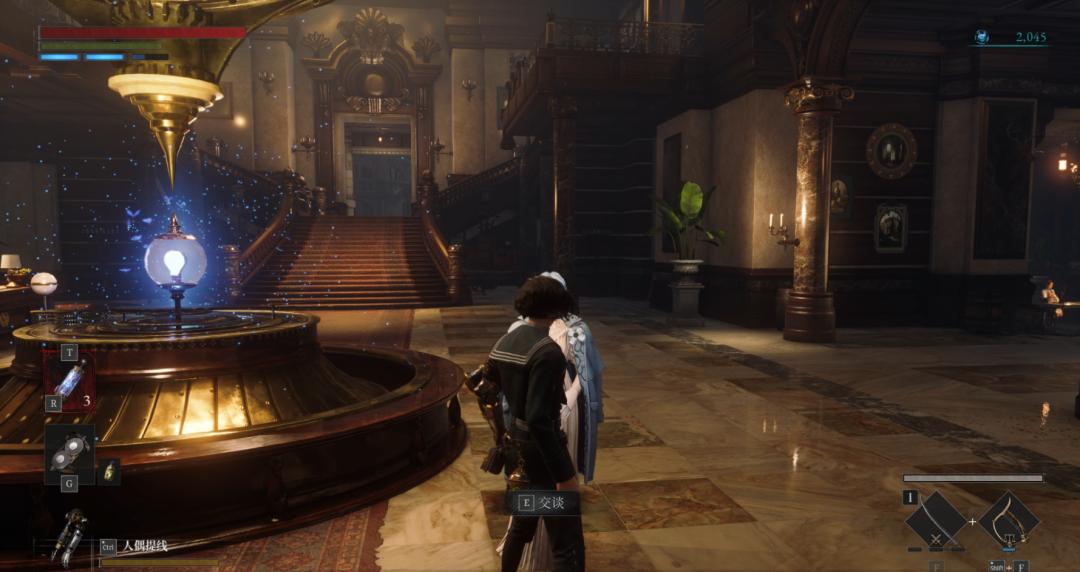Image resolution: width=1080 pixels, height=572 pixels.
Task: Click the blue Ergo currency icon
Action: pyautogui.click(x=982, y=37)
